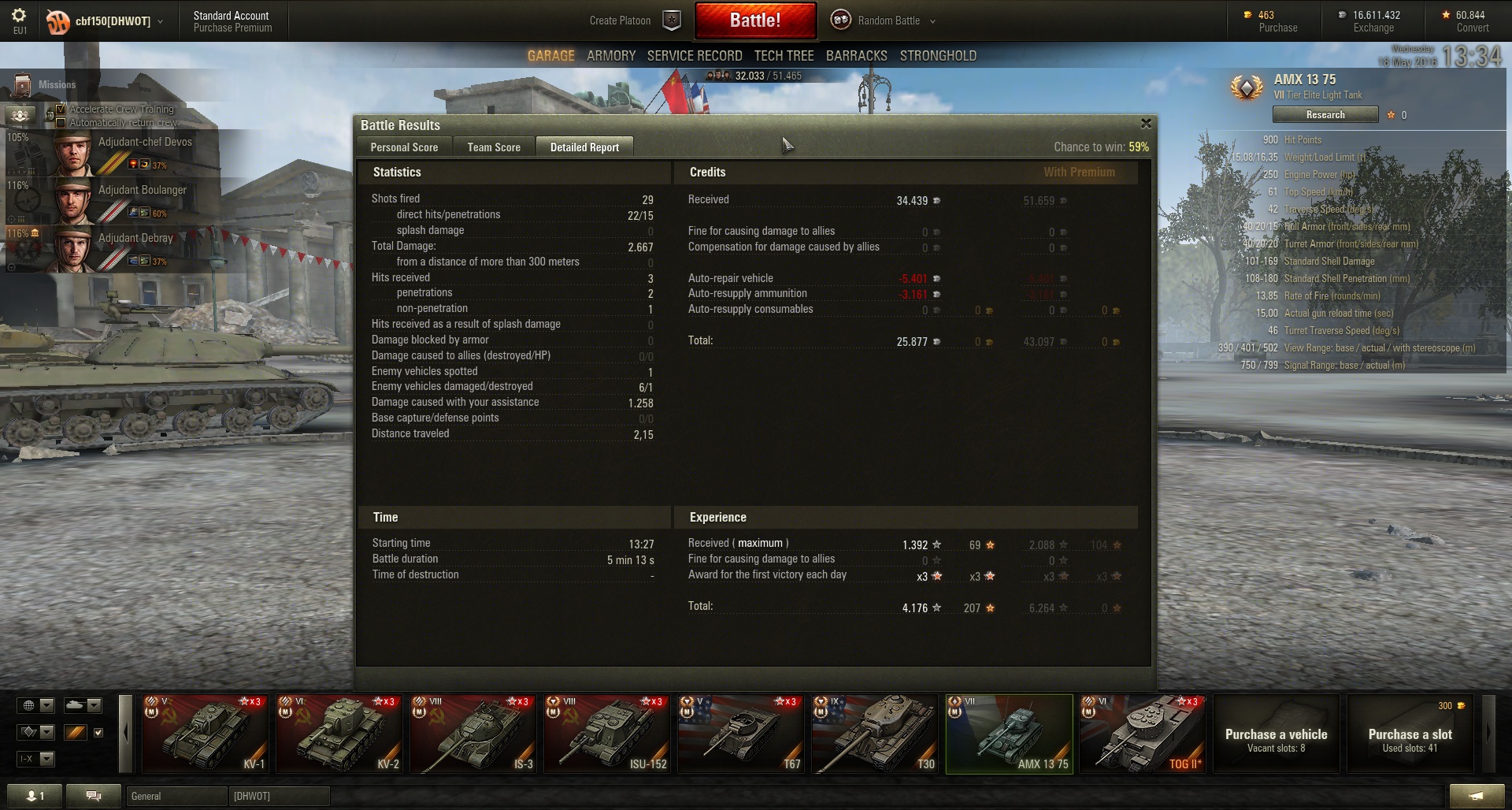This screenshot has height=810, width=1512.
Task: Select the TOG II* tank thumbnail
Action: coord(1142,734)
